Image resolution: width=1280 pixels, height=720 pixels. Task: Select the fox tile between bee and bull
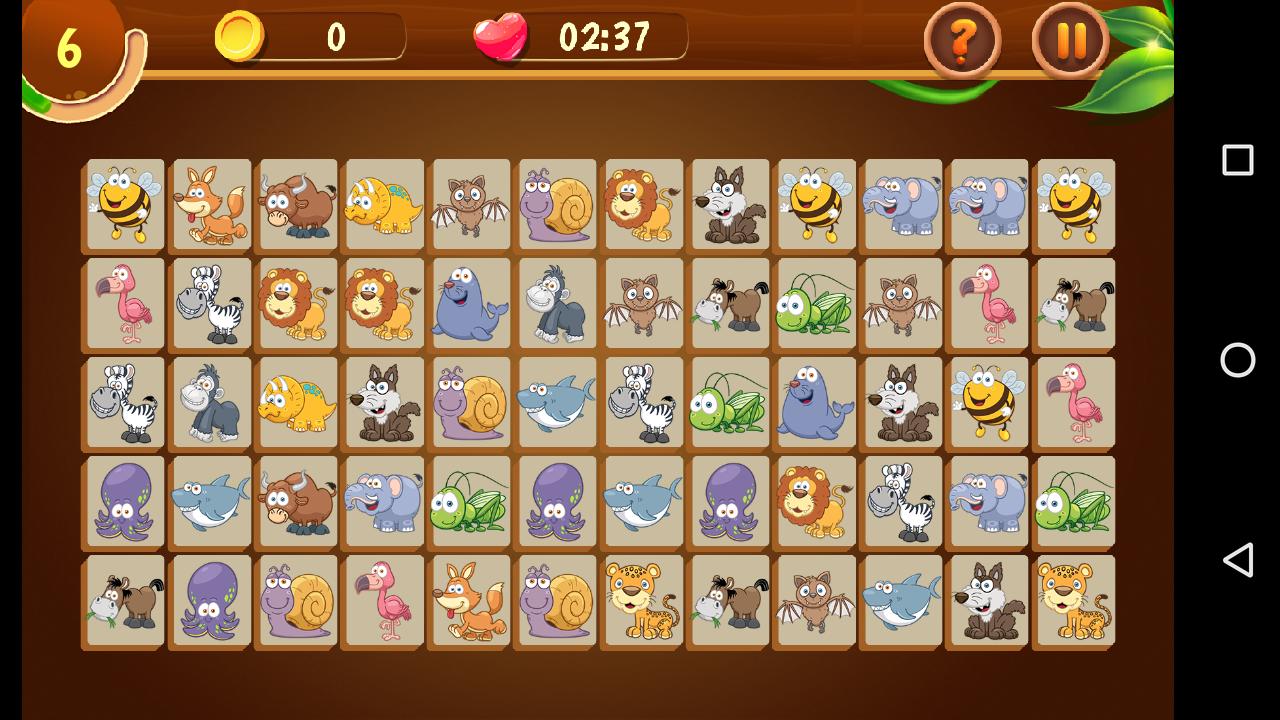click(211, 204)
